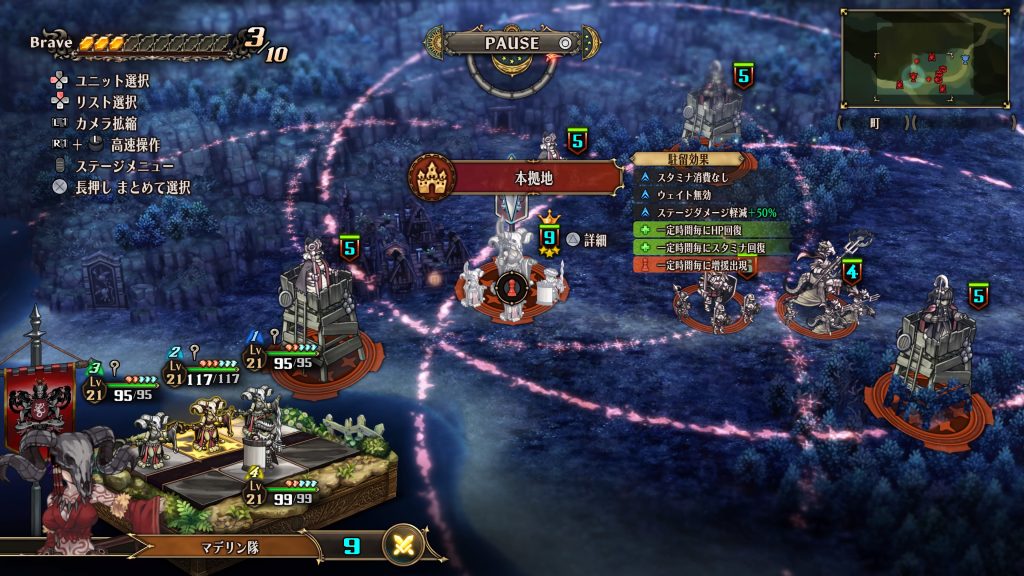This screenshot has height=576, width=1024.
Task: Click the gold winged emblem beside unit number
Action: [402, 546]
